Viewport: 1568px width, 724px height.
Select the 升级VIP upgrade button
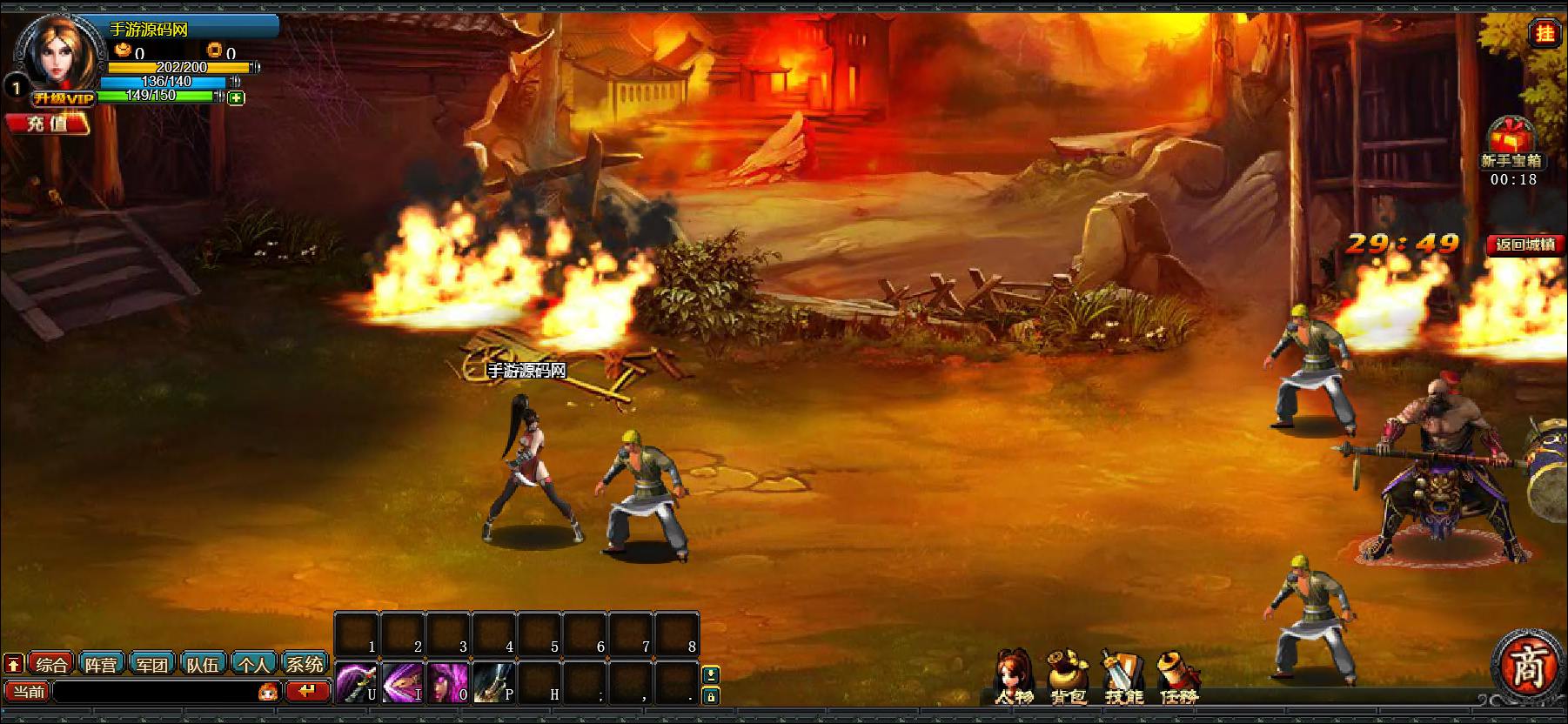[x=63, y=98]
